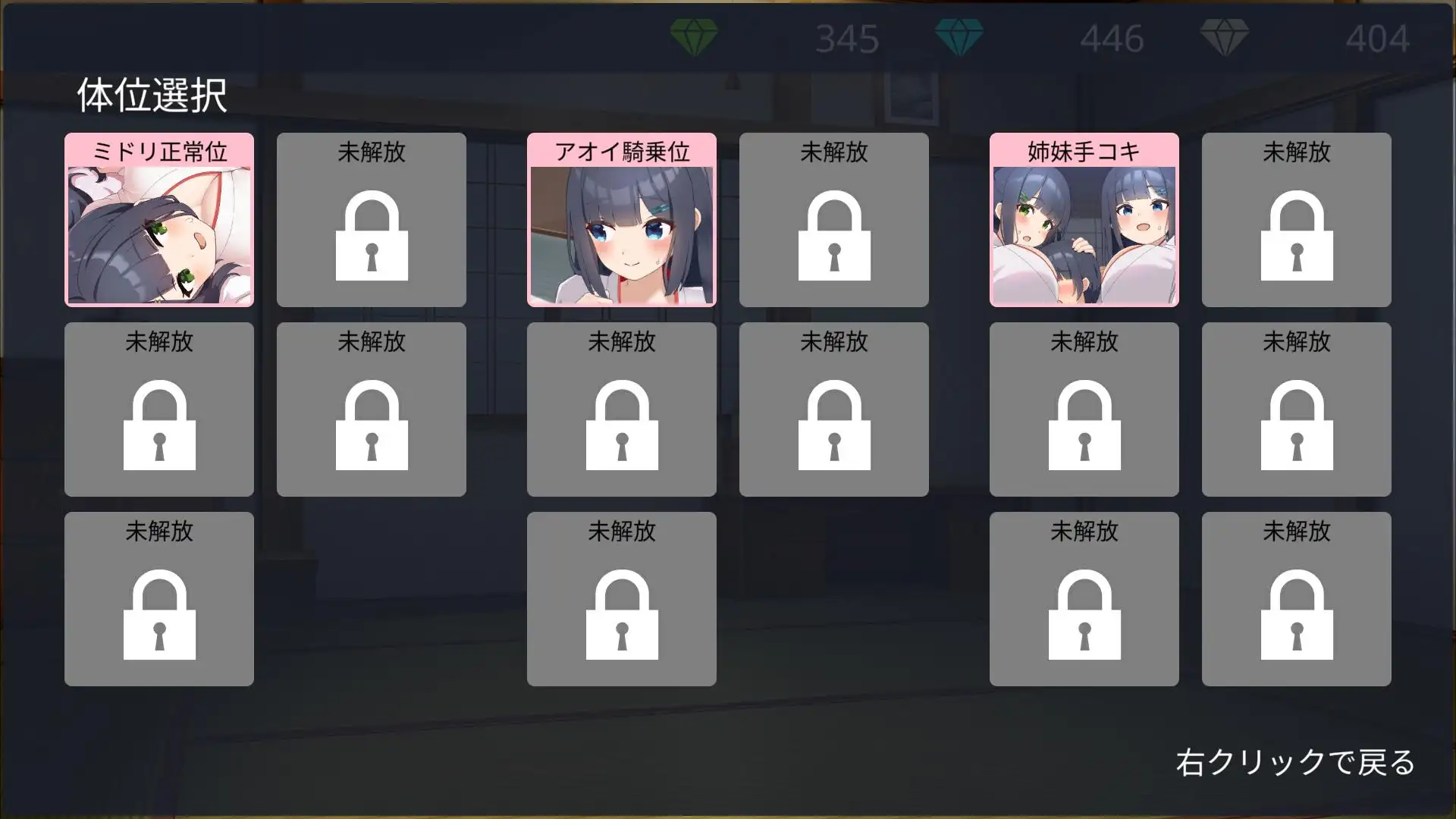Select the アオイ騎乗位 position thumbnail
The width and height of the screenshot is (1456, 819).
(x=621, y=220)
